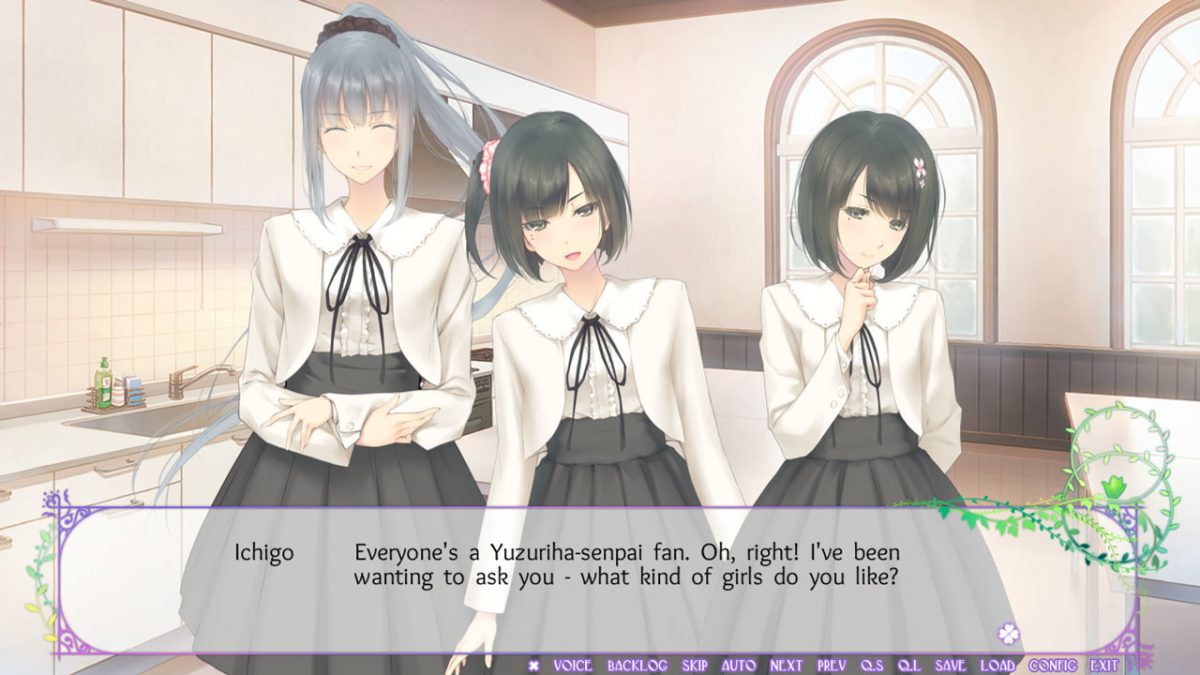The height and width of the screenshot is (675, 1200).
Task: Quick save using the Q.S button
Action: (x=872, y=666)
